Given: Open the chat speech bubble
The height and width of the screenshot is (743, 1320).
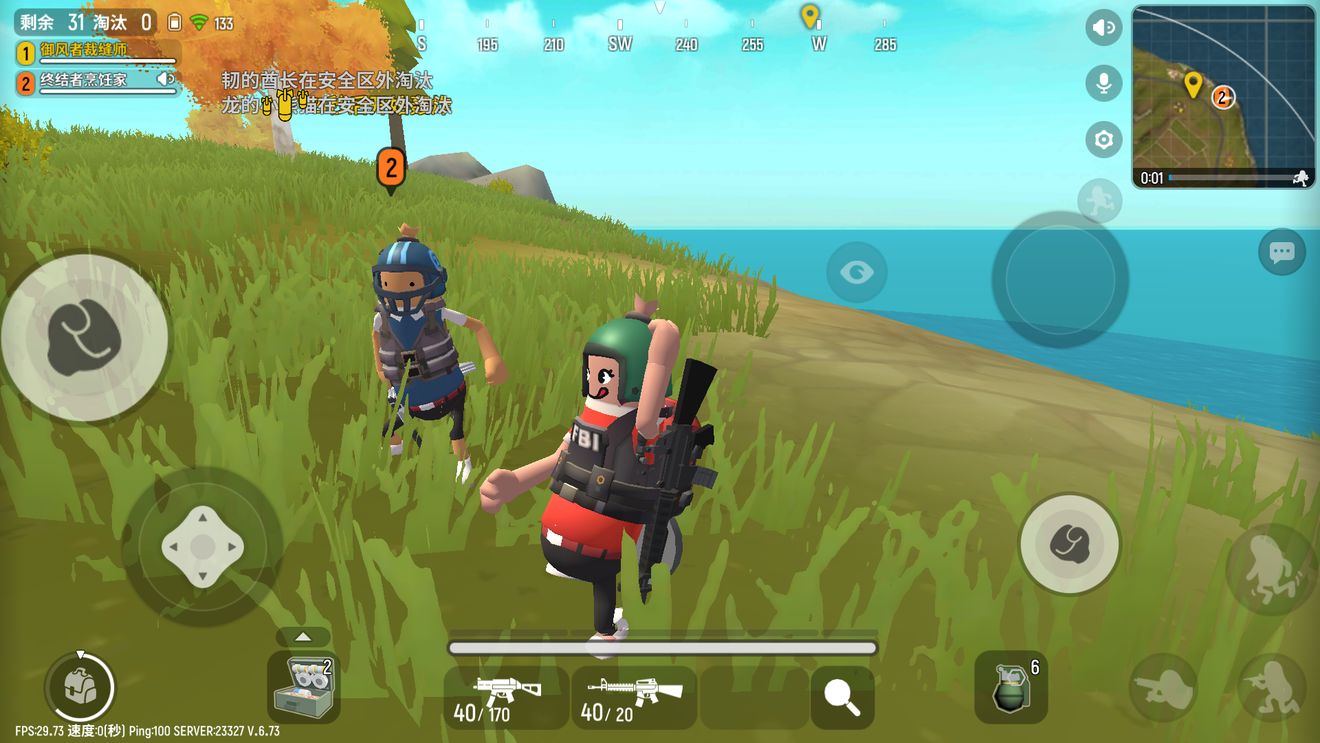Looking at the screenshot, I should (x=1281, y=252).
